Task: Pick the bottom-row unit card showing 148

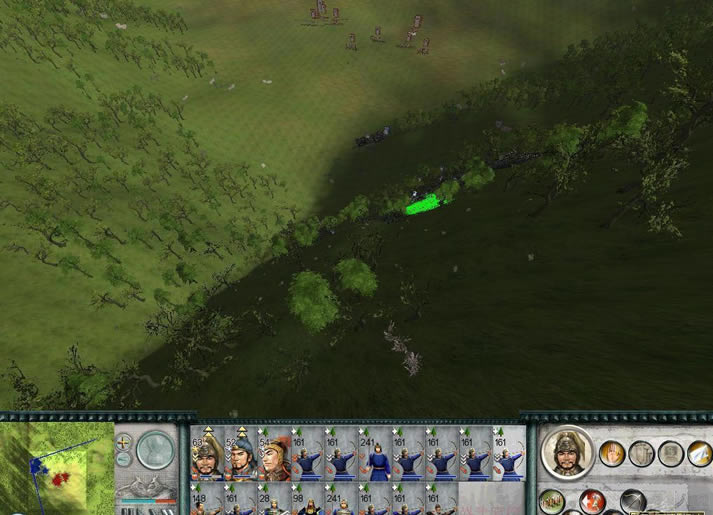Action: 207,501
